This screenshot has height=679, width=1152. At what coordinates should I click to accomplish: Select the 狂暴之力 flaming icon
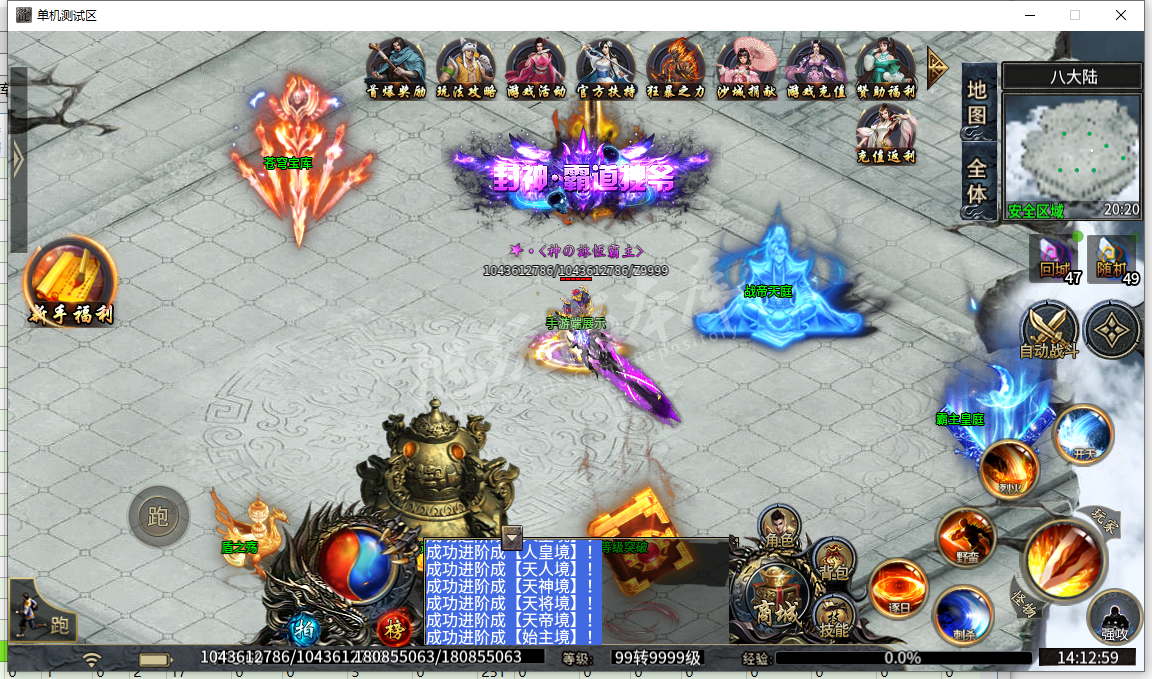click(676, 67)
